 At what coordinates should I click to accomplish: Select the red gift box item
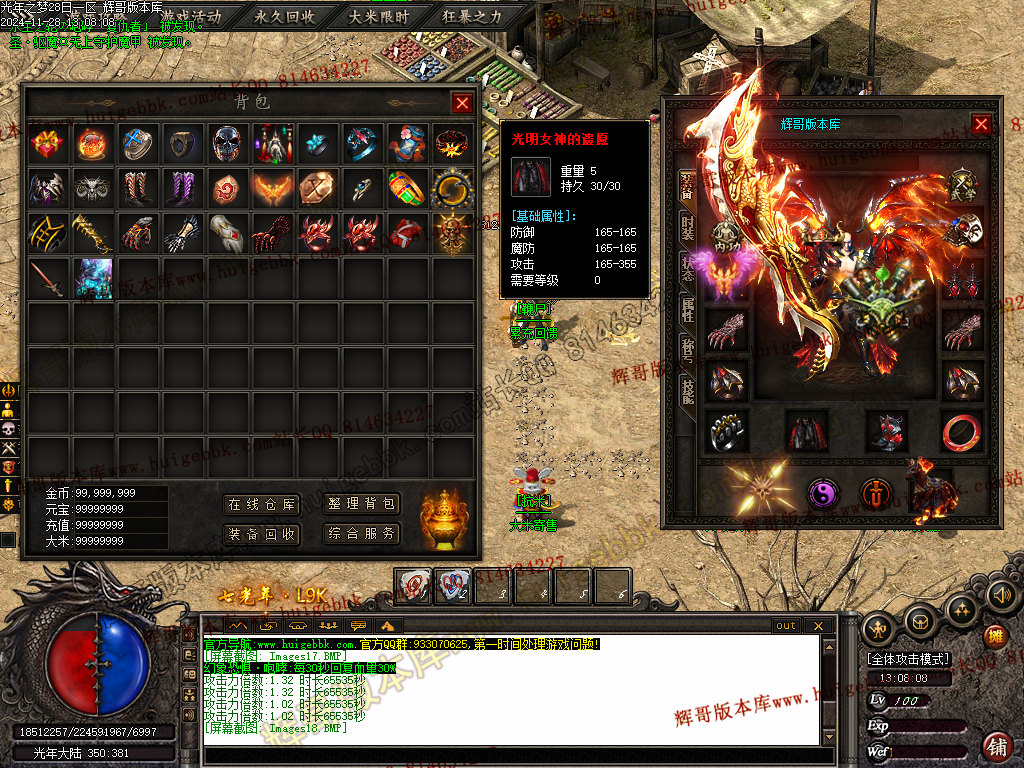[x=47, y=144]
